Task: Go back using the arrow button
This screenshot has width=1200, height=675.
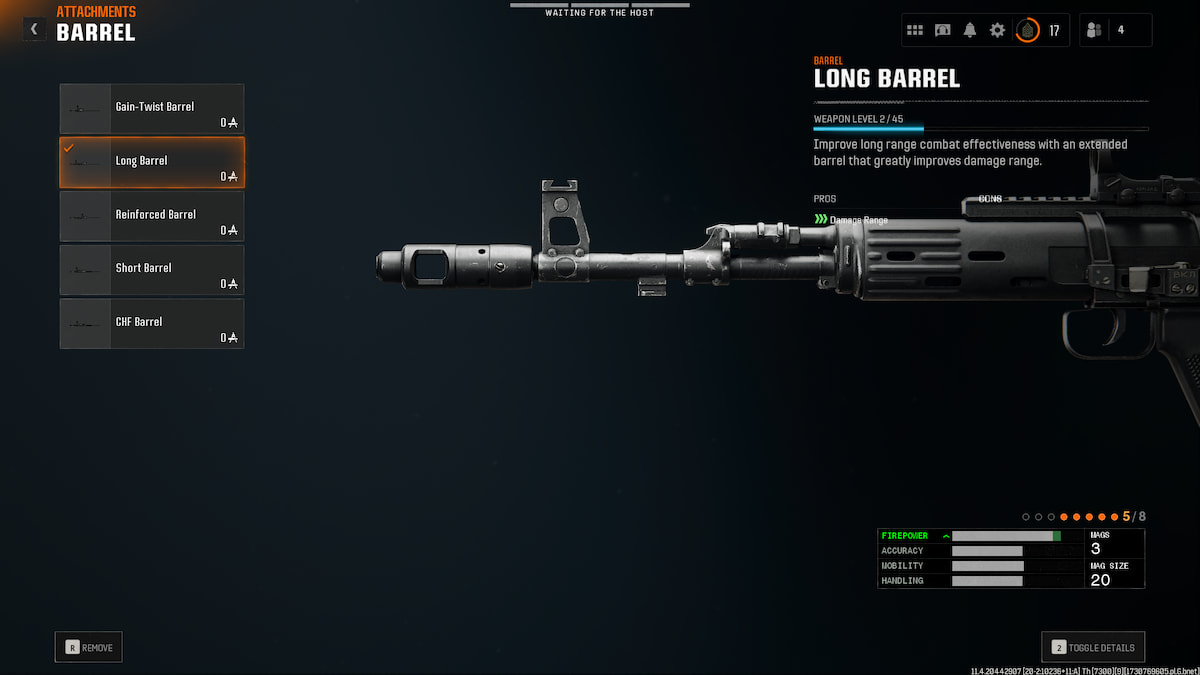Action: pos(34,29)
